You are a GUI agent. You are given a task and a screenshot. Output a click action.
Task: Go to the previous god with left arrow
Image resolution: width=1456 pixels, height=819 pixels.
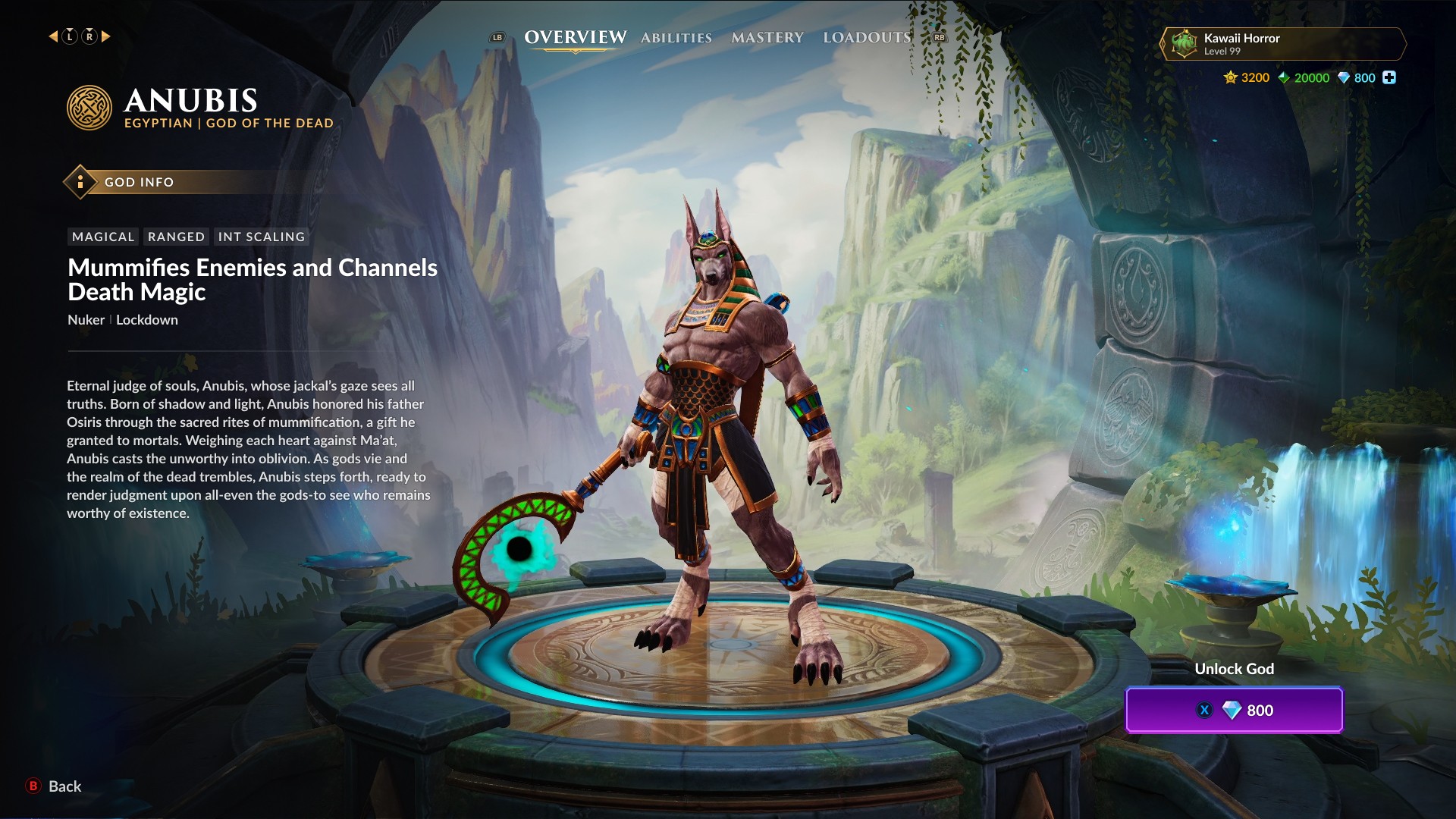click(x=53, y=36)
